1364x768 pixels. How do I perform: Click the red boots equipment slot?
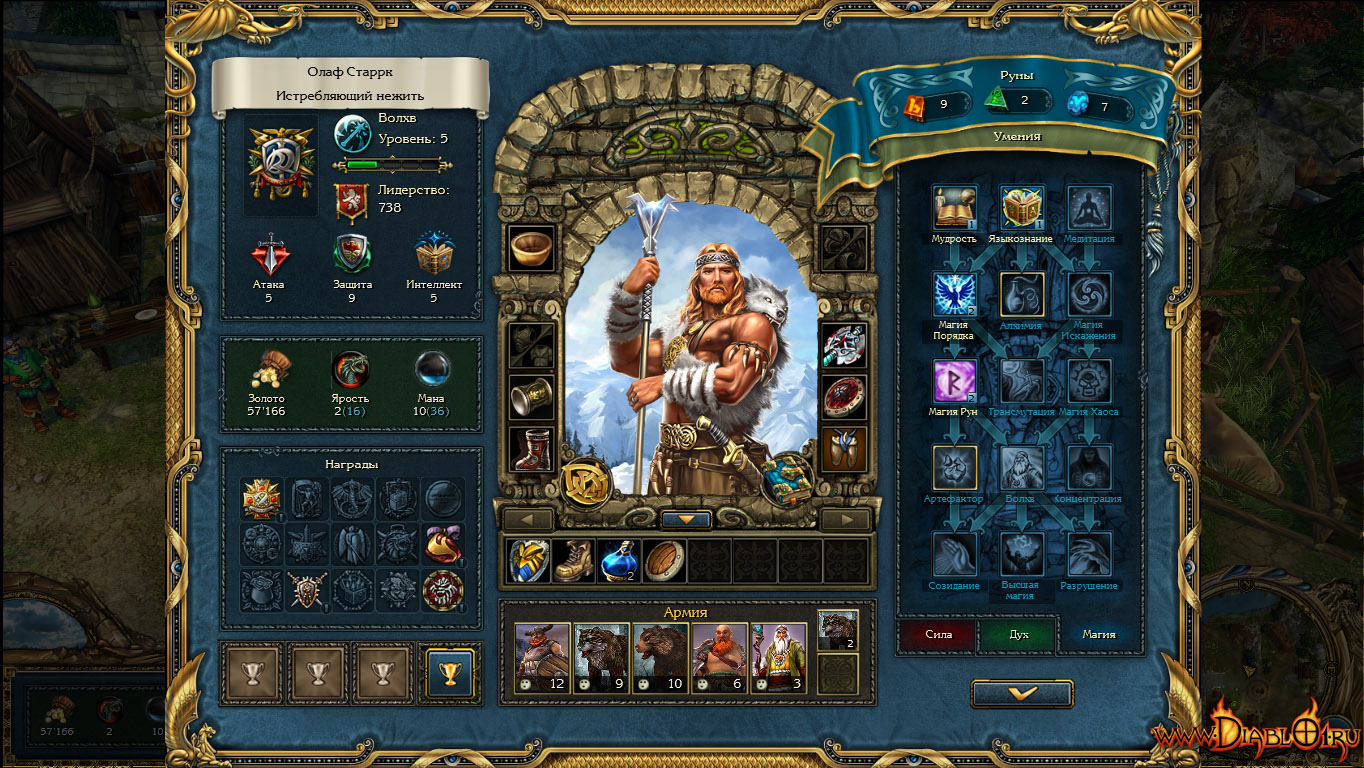pyautogui.click(x=530, y=449)
